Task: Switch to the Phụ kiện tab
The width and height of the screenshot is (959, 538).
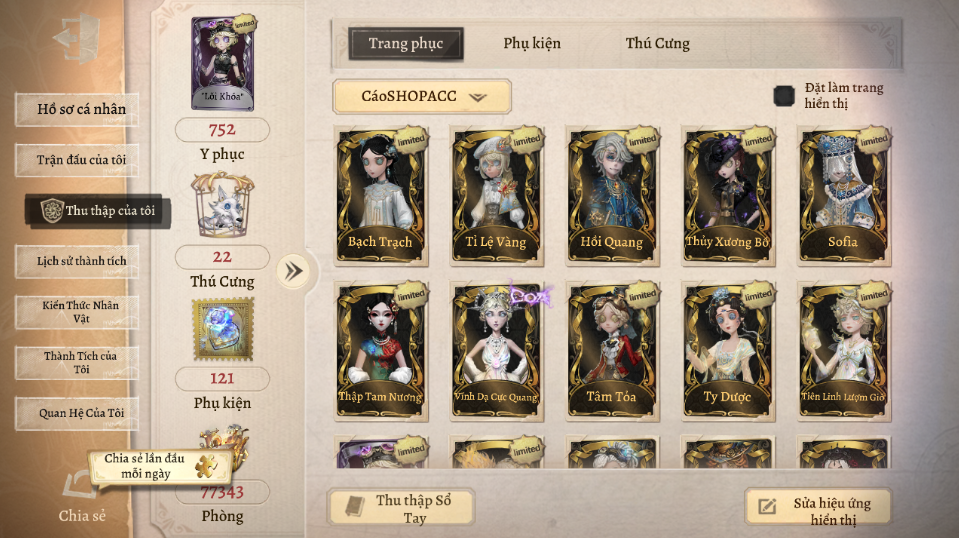Action: coord(531,43)
